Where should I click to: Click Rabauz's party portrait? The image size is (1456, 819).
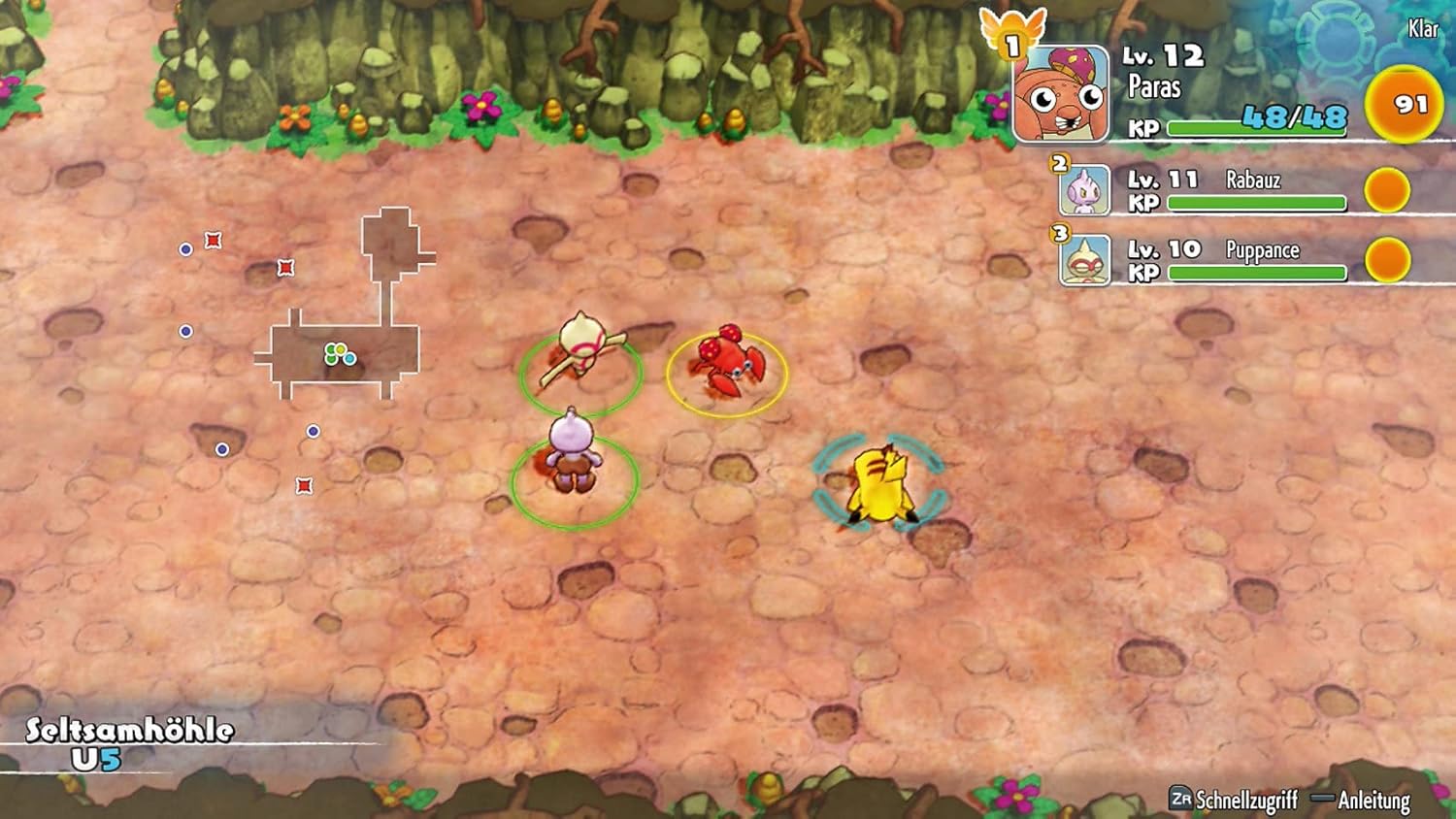(1084, 190)
